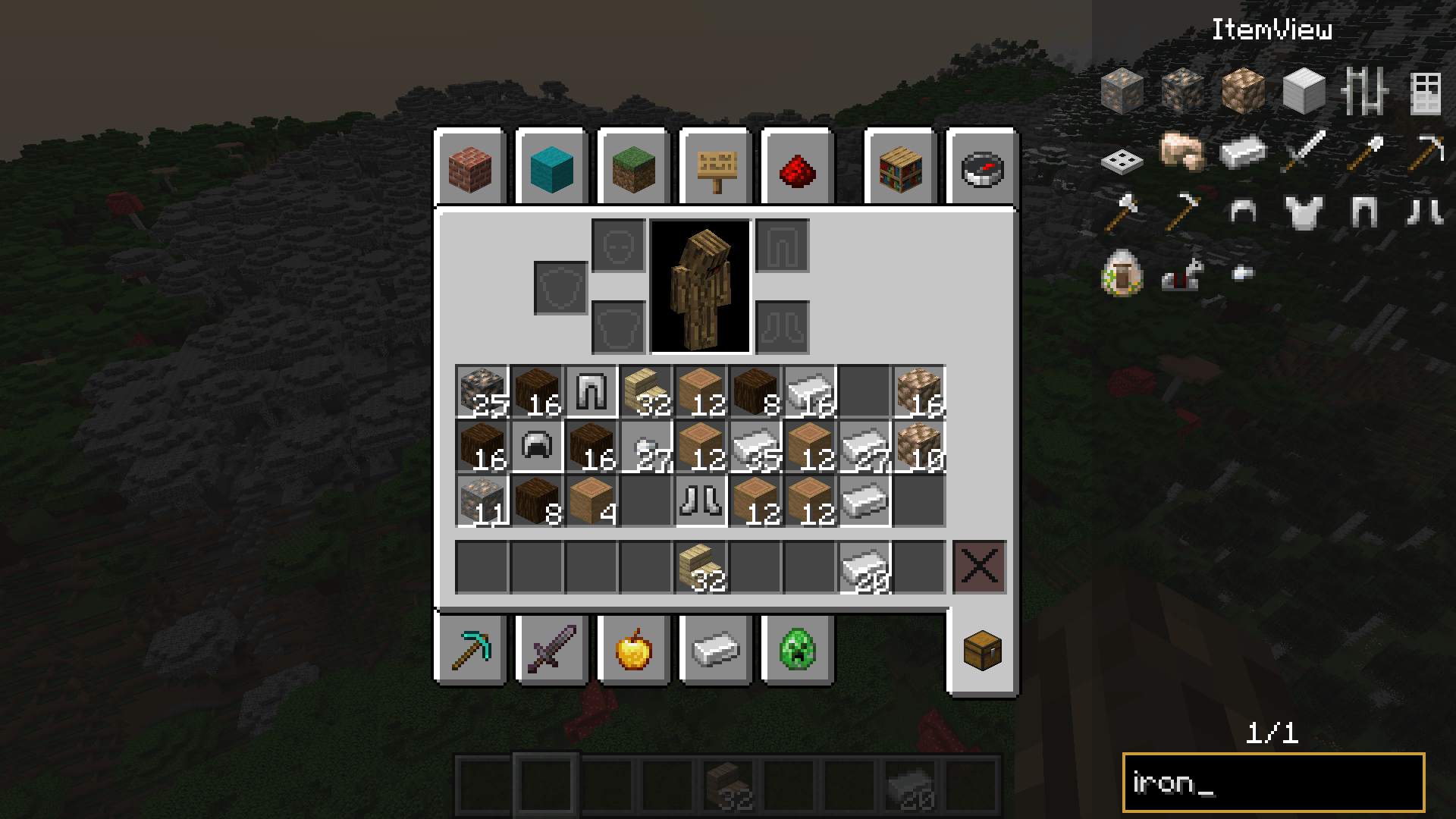
Task: Switch to the Spawn Eggs creeper tab
Action: (x=798, y=650)
